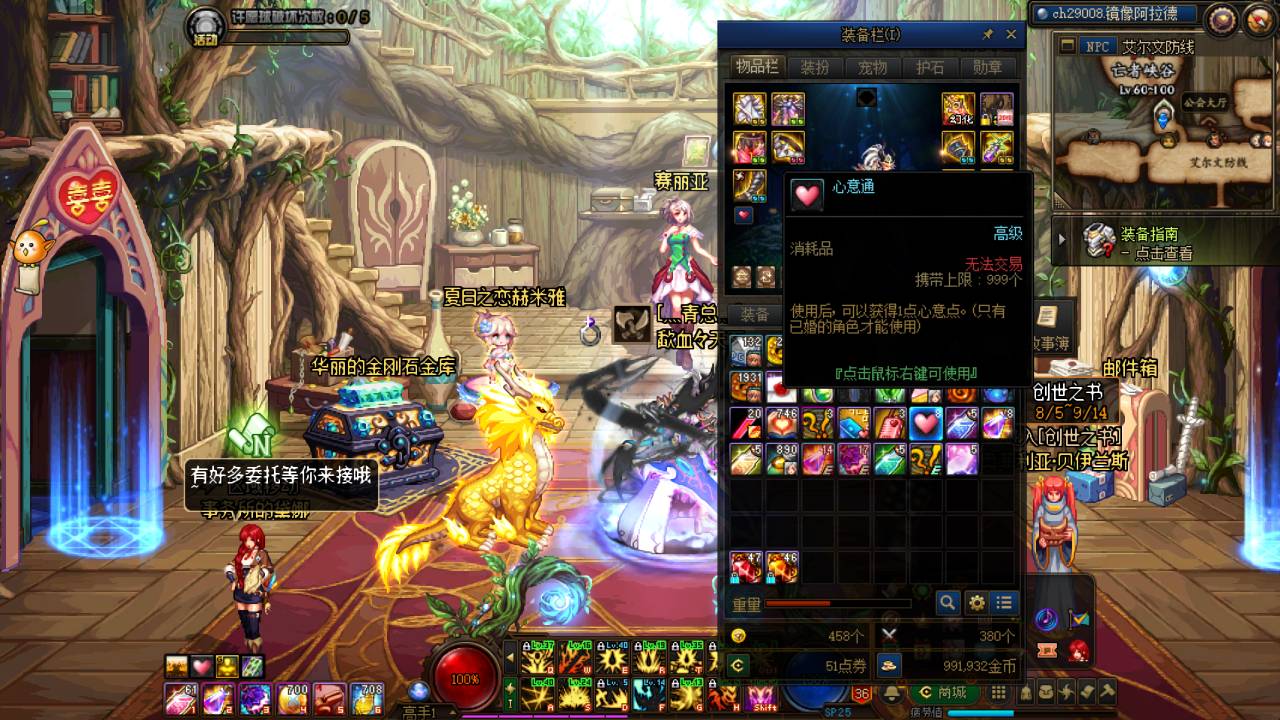The image size is (1280, 720).
Task: Click the inventory search magnifier button
Action: point(947,602)
